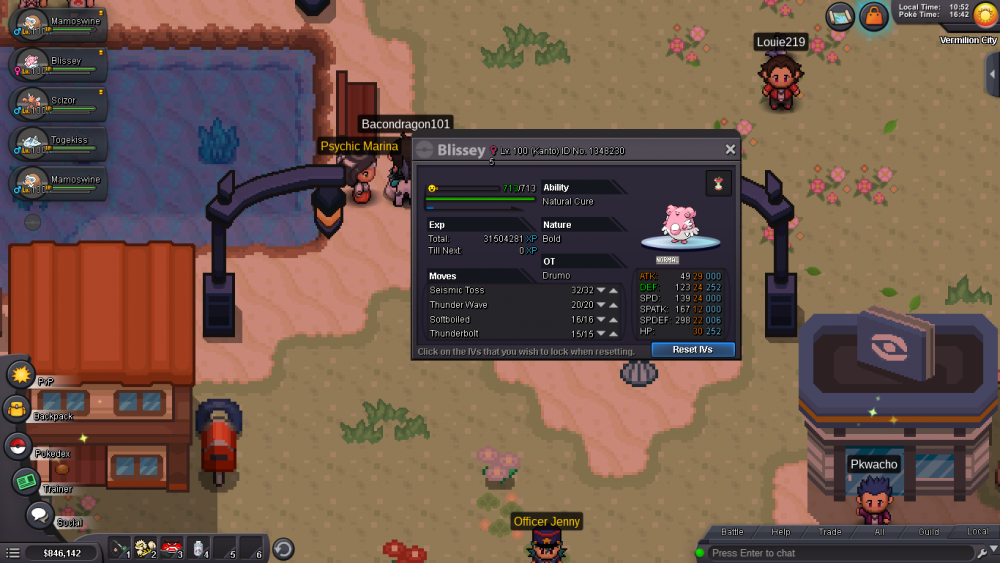Viewport: 1000px width, 563px height.
Task: Move Thunder Wave down in the move list
Action: 602,305
